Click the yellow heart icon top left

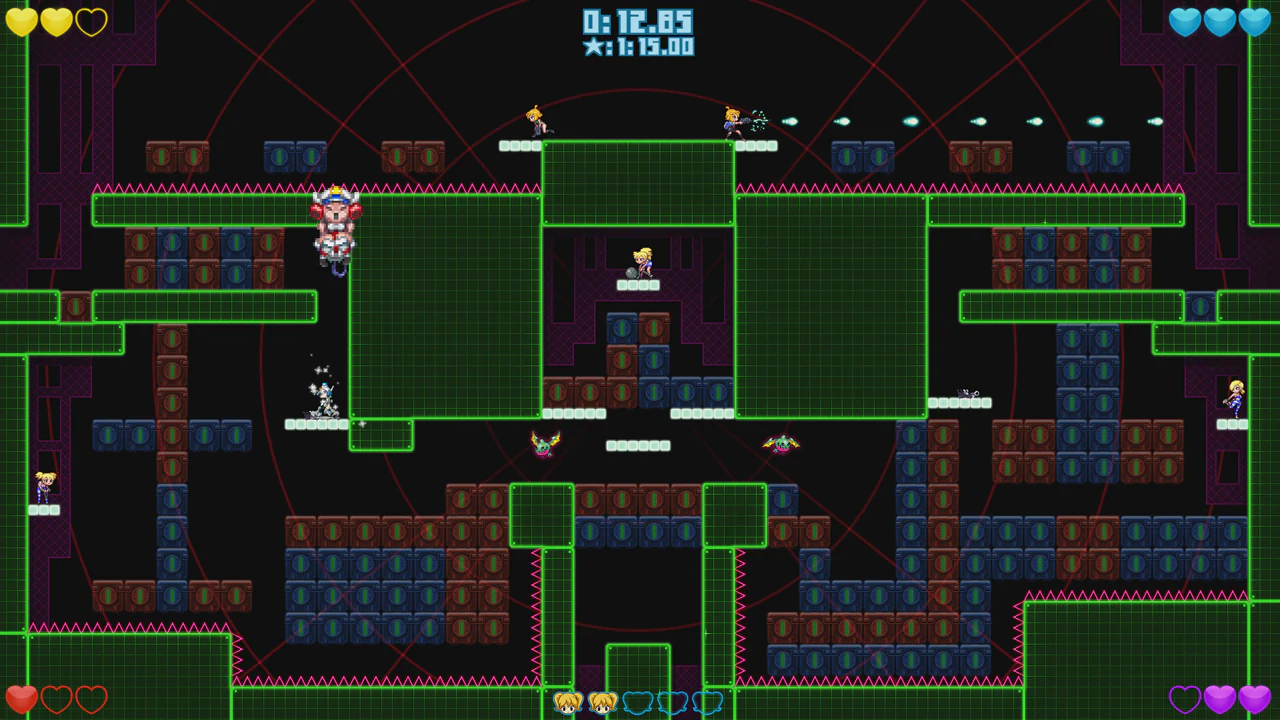tap(22, 22)
